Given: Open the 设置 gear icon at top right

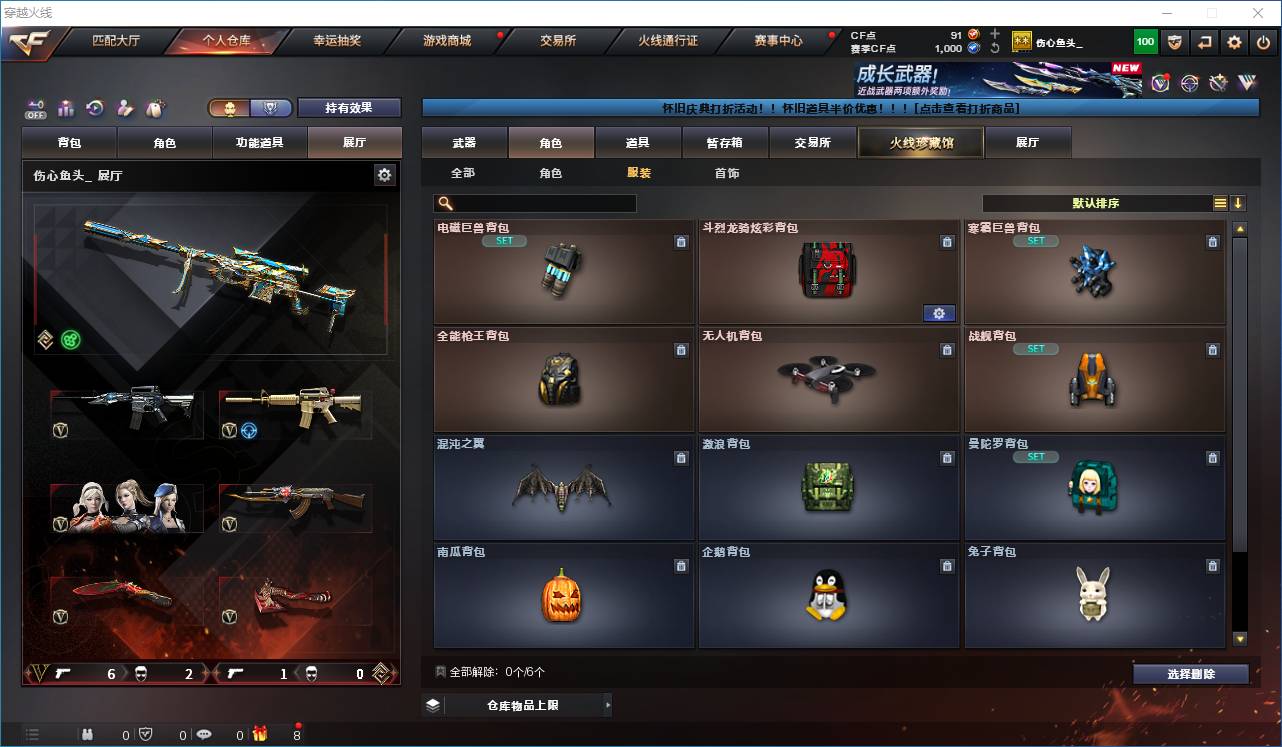Looking at the screenshot, I should (x=1233, y=41).
